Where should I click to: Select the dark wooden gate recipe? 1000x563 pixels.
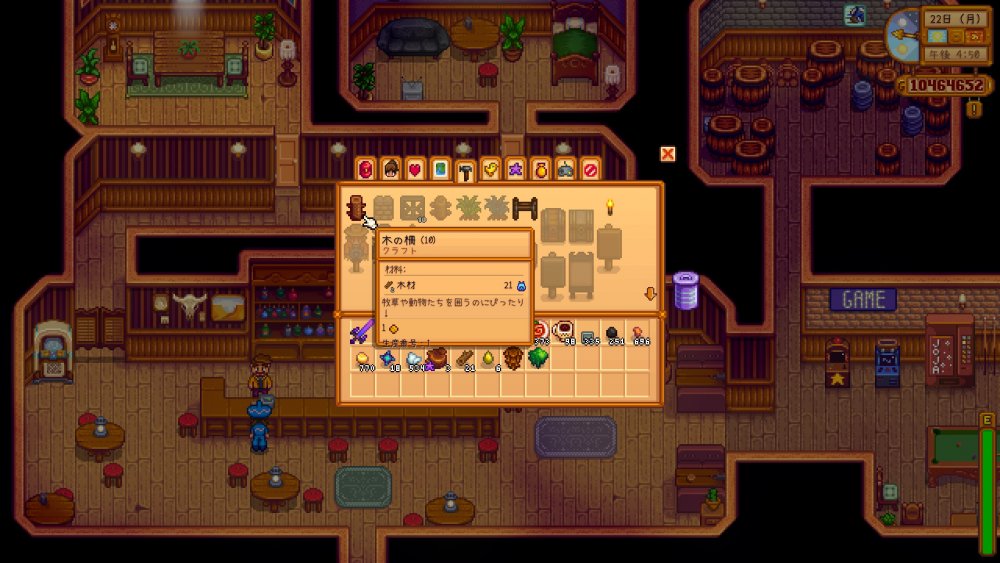point(525,208)
